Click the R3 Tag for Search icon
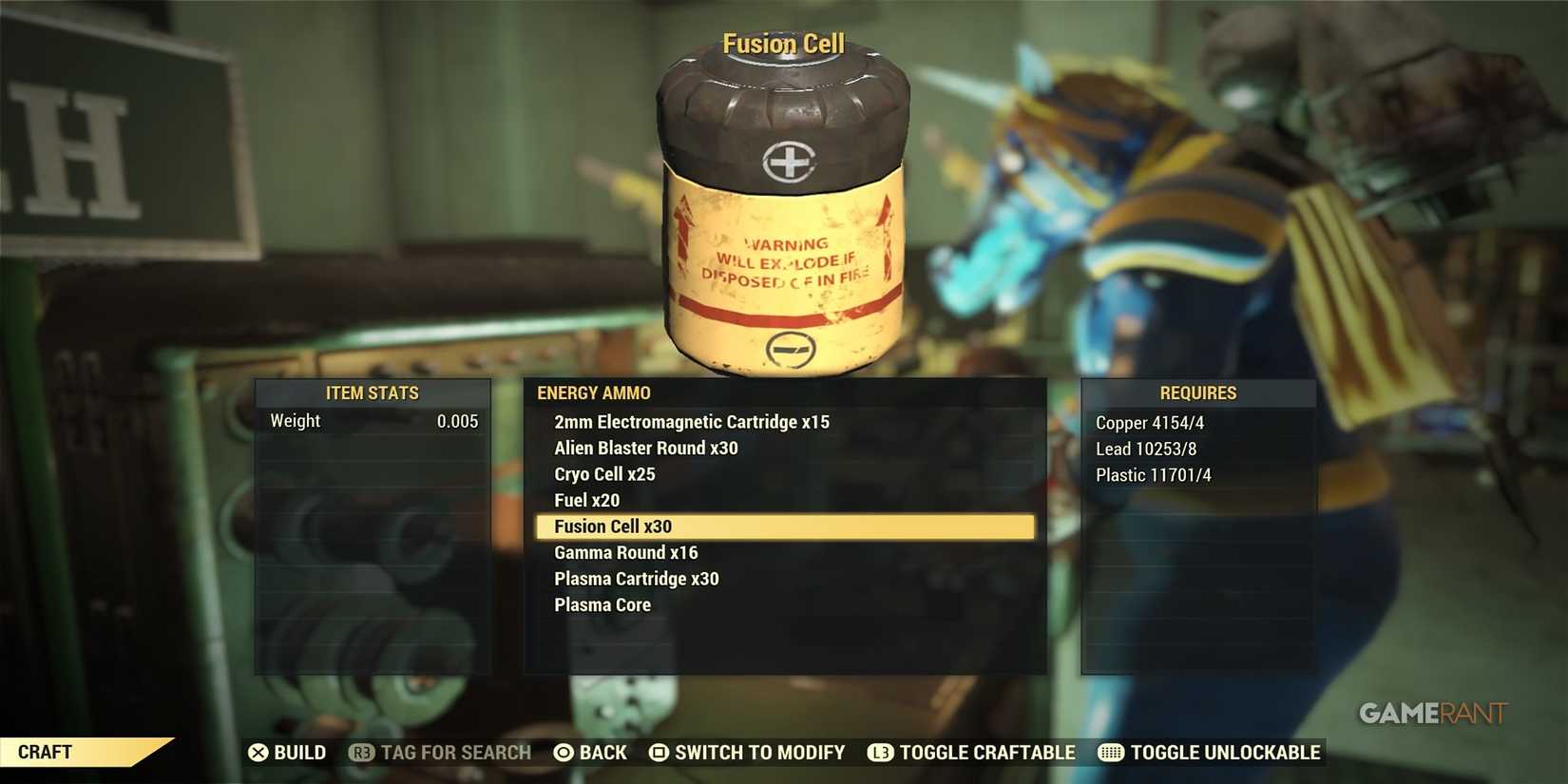 [x=364, y=753]
